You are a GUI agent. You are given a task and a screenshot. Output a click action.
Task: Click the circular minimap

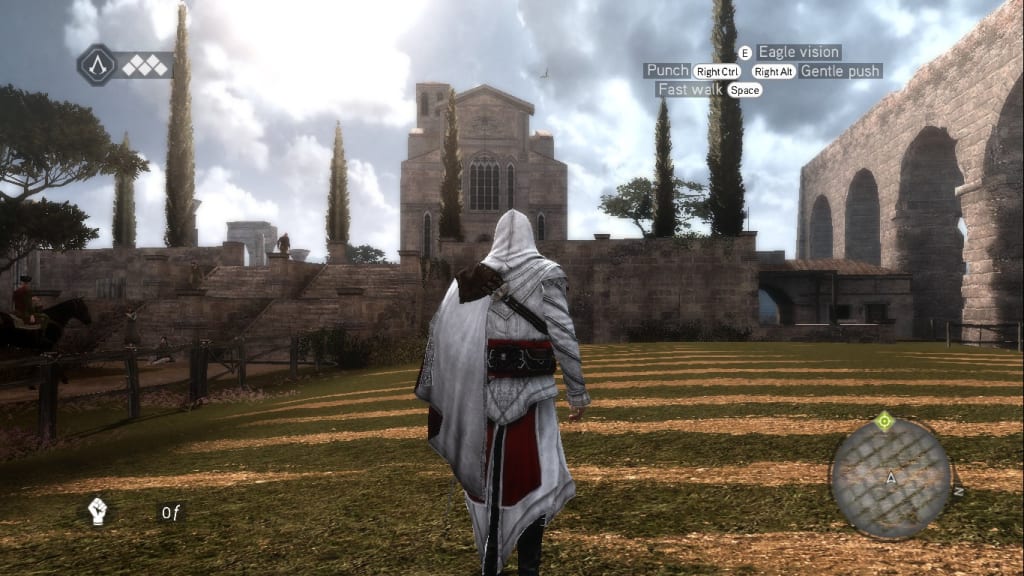891,478
